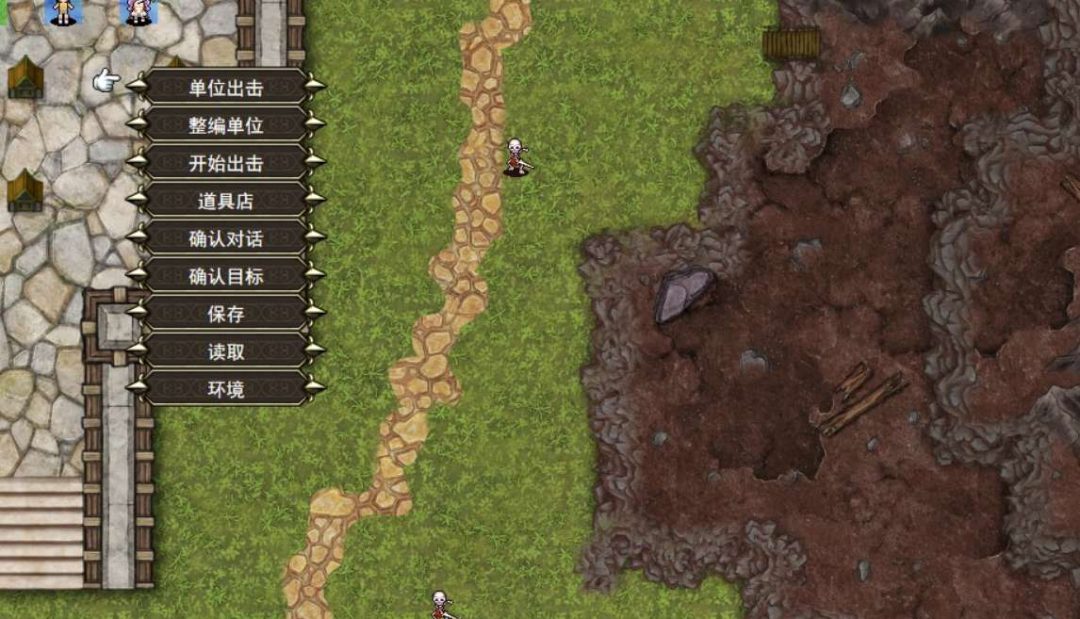Screen dimensions: 1080x619
Task: Select the 单位出击 menu entry
Action: [226, 87]
